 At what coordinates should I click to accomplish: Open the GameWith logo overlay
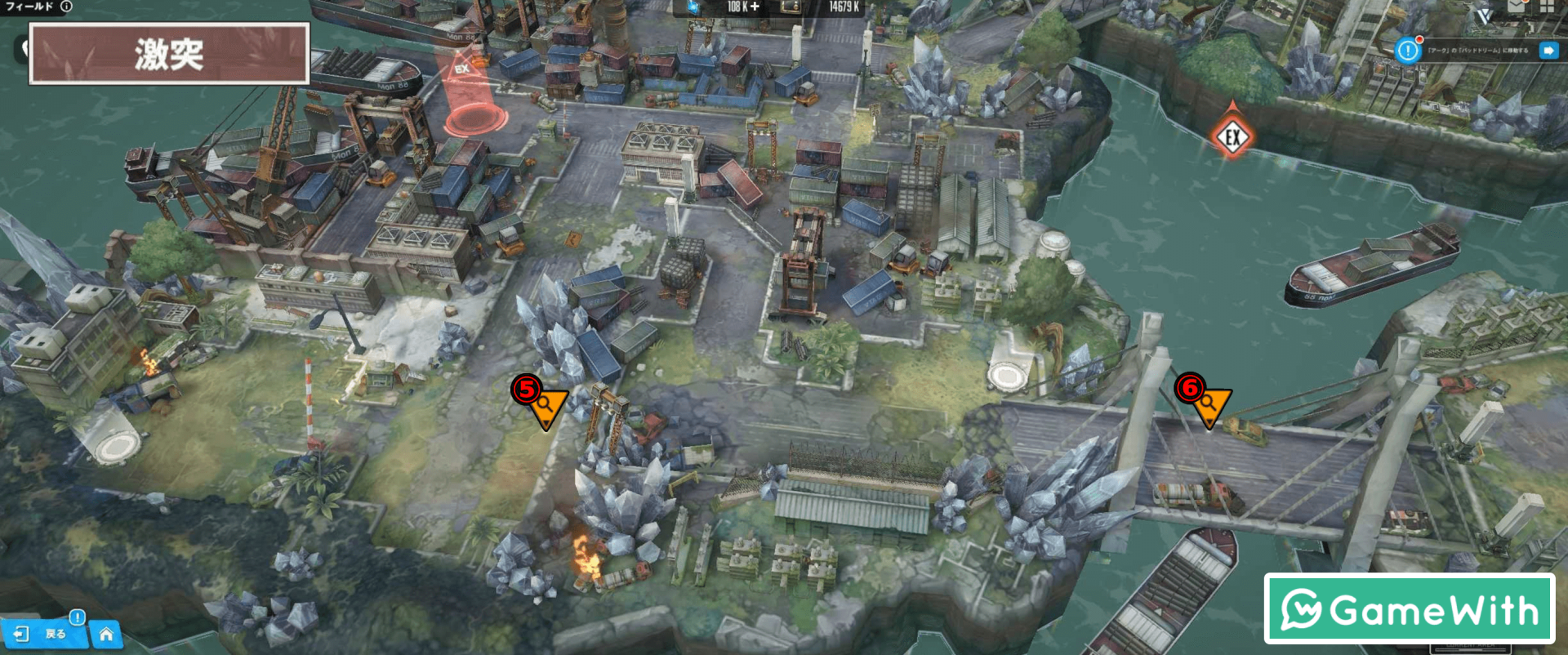point(1410,609)
